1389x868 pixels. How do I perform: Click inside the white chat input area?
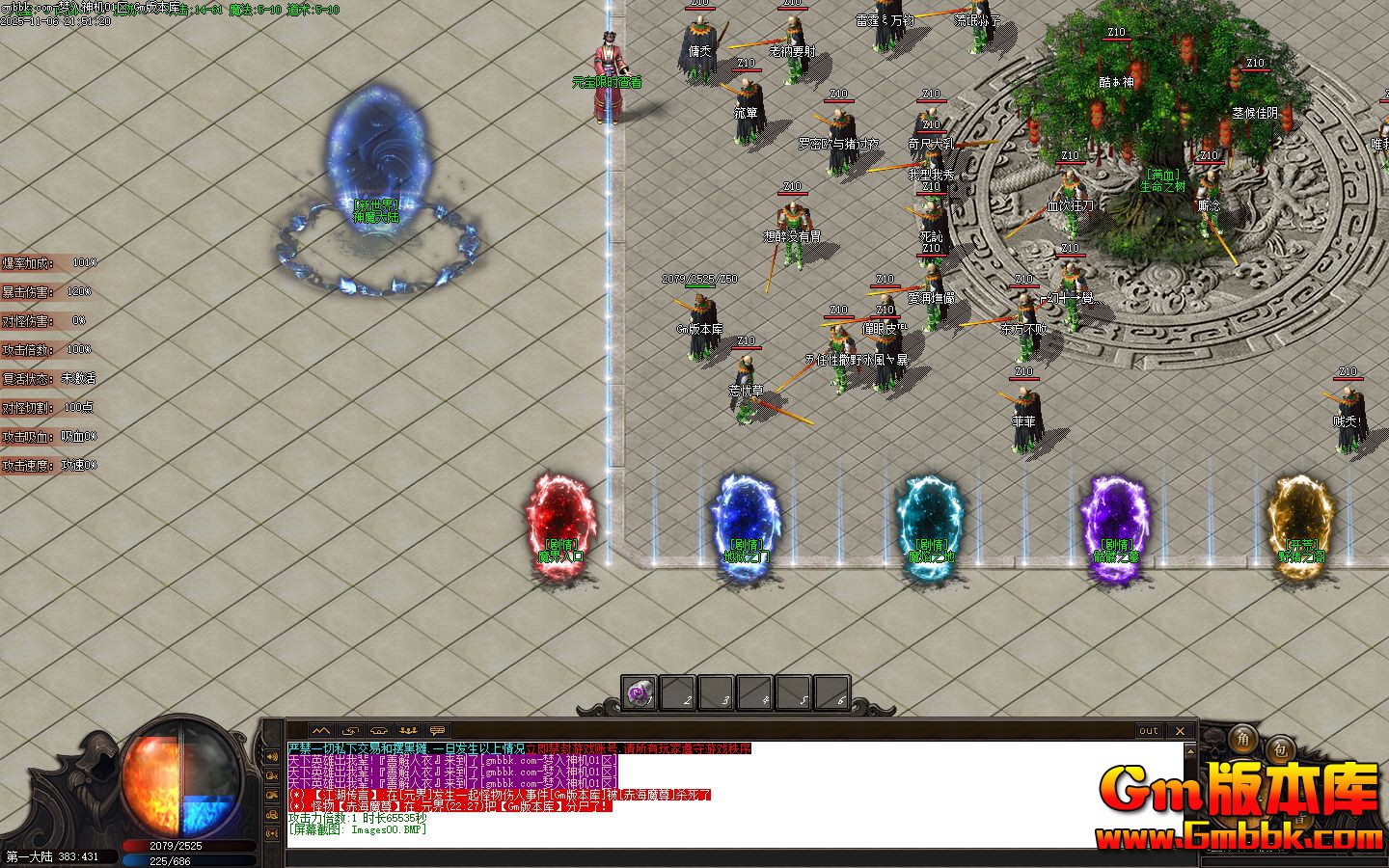(x=675, y=837)
